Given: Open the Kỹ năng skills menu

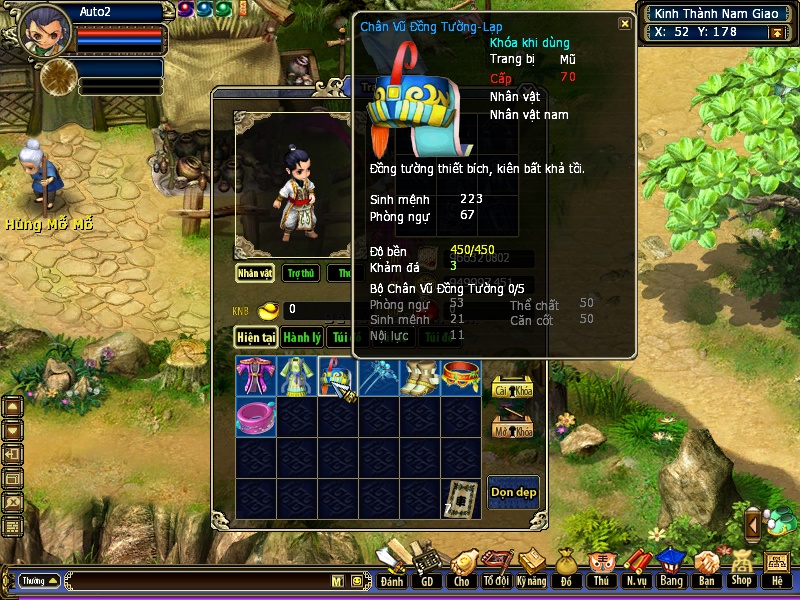Looking at the screenshot, I should point(532,567).
